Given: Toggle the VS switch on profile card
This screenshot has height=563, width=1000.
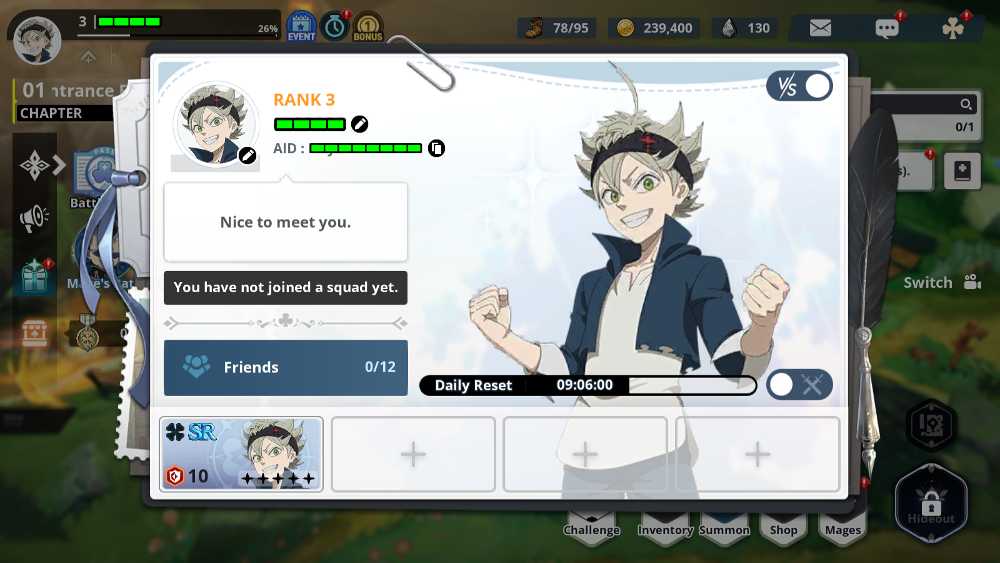Looking at the screenshot, I should (x=799, y=86).
